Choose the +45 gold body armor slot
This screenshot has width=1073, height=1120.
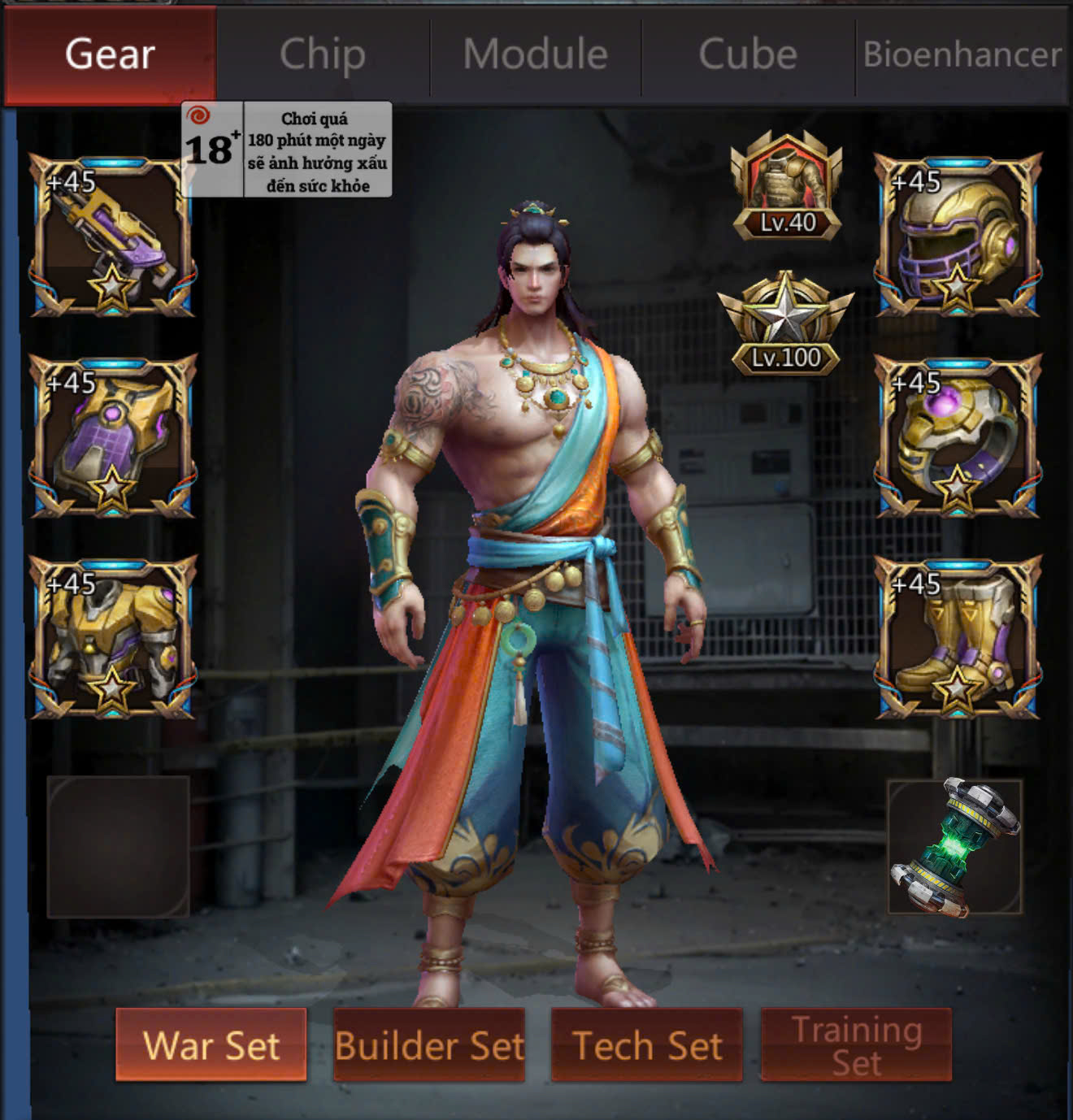[x=112, y=637]
